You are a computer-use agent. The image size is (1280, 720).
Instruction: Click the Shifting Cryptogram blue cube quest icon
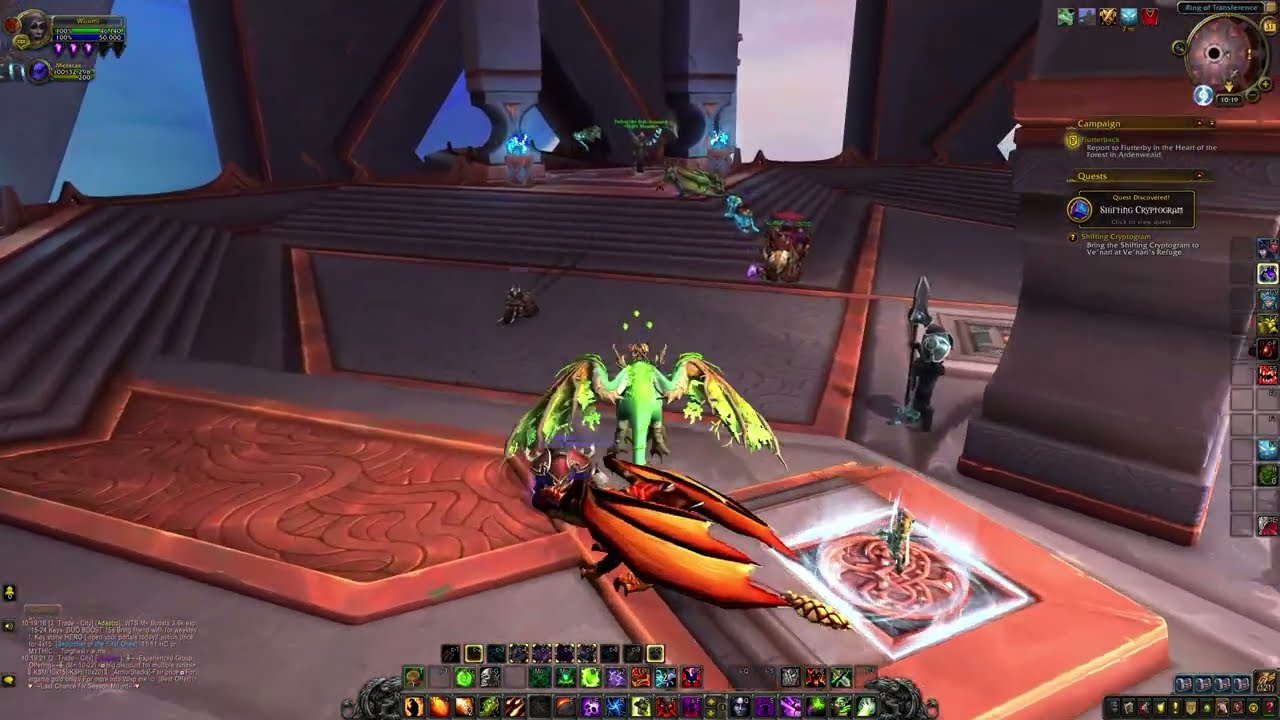point(1079,208)
